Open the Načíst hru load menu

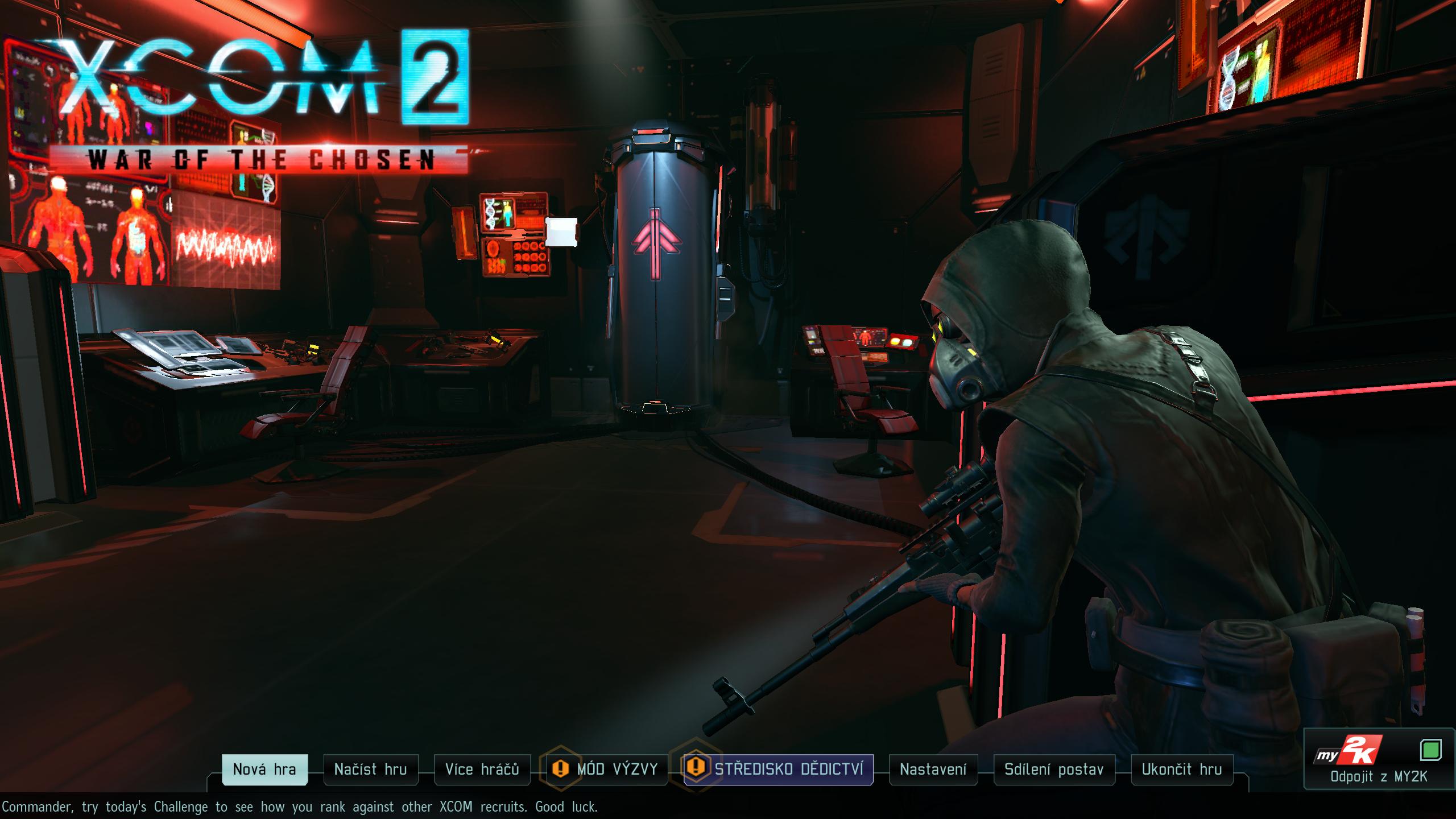point(371,770)
